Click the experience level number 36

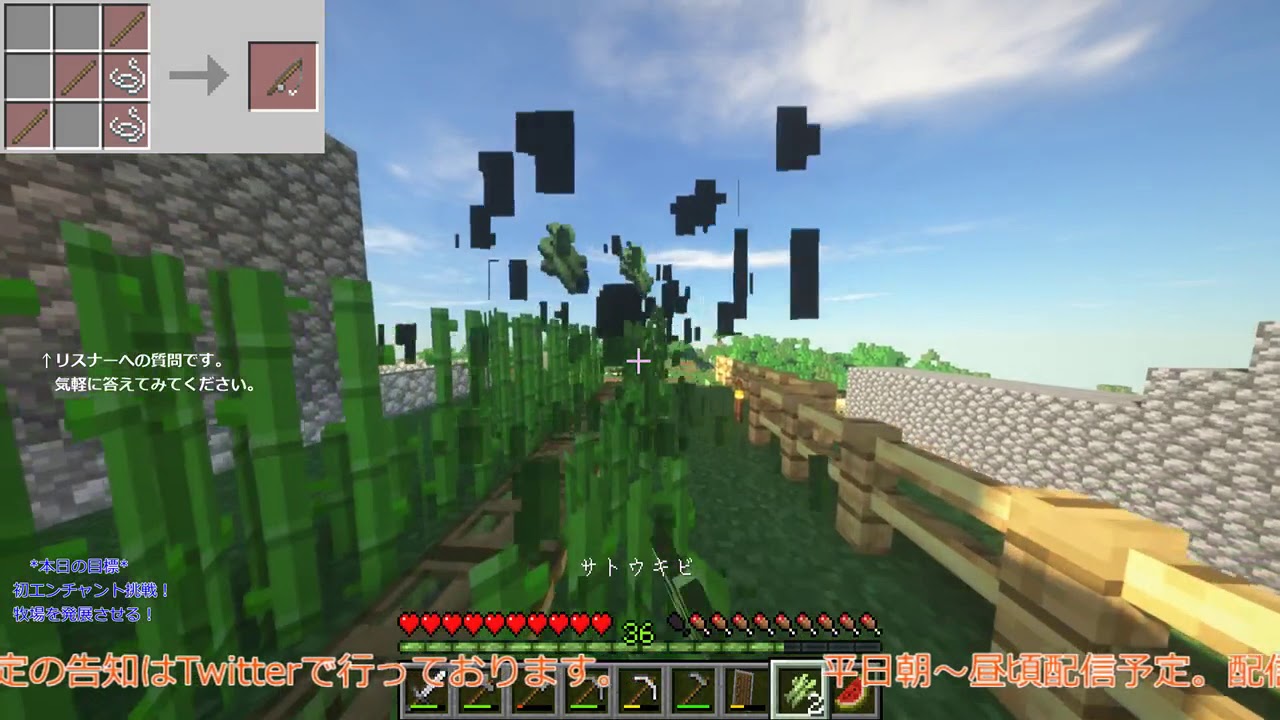(x=637, y=632)
